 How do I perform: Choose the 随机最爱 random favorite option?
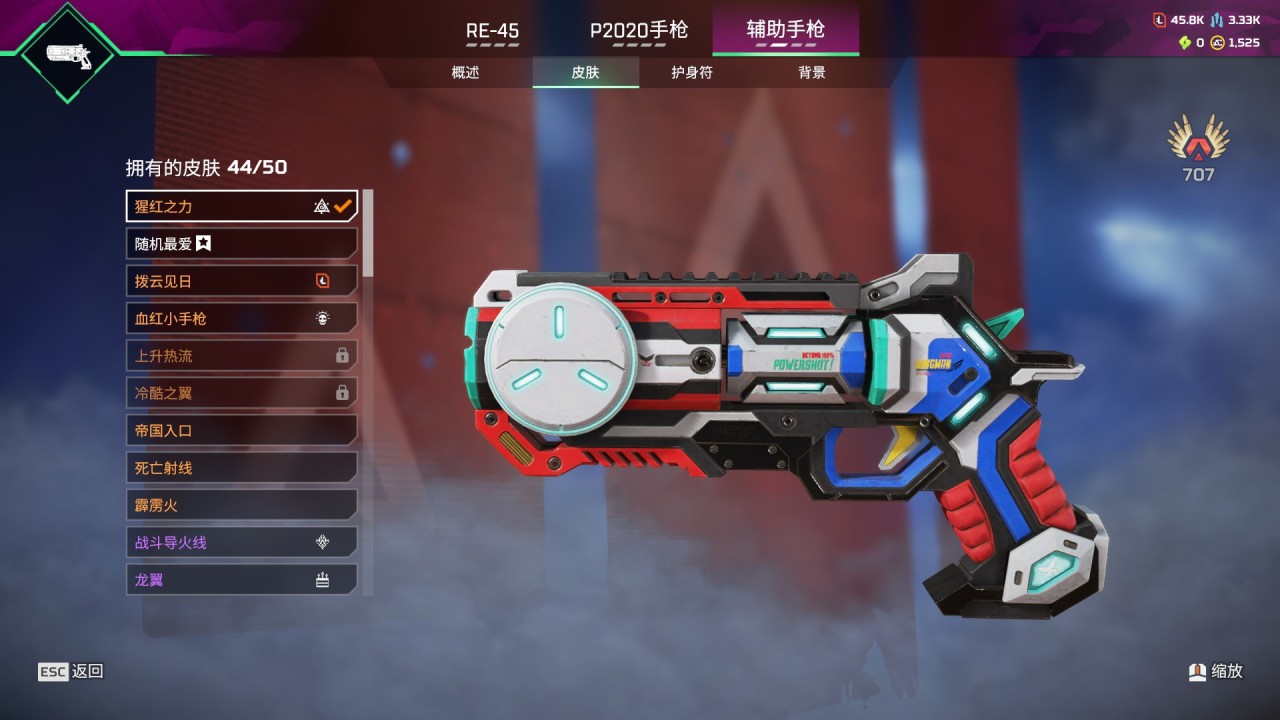(x=241, y=243)
